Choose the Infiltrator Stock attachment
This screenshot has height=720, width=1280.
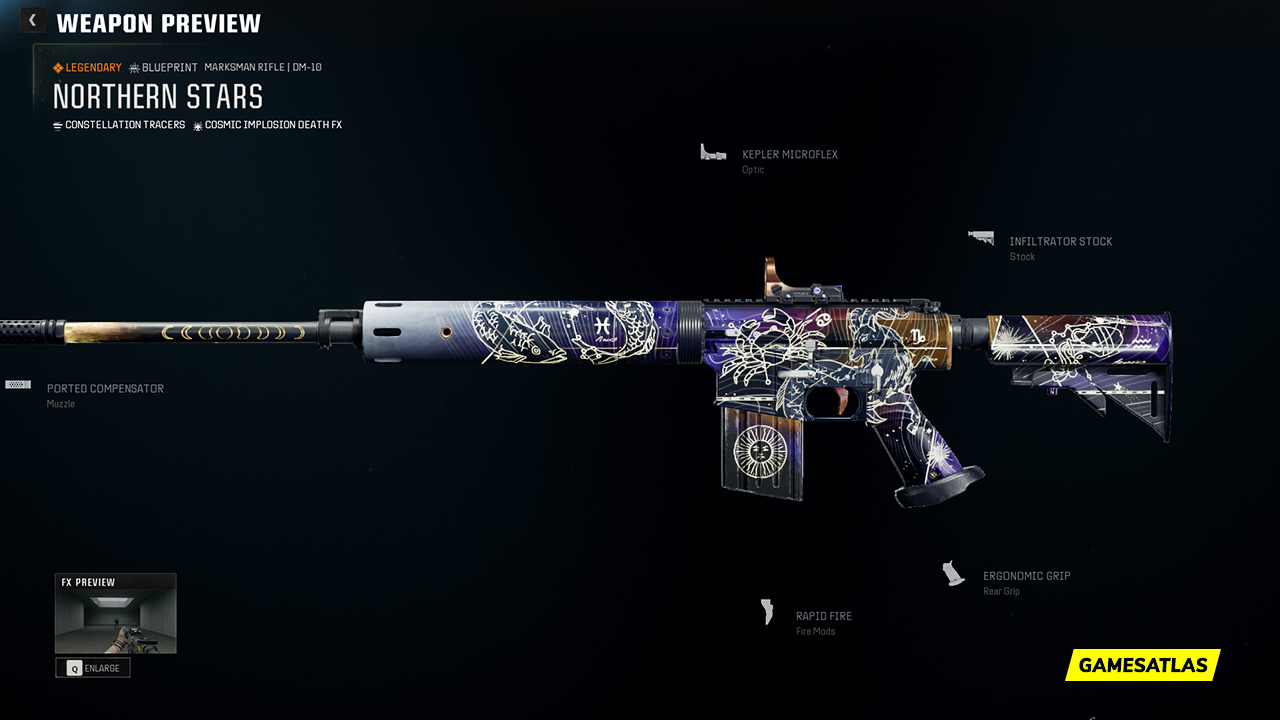1060,242
